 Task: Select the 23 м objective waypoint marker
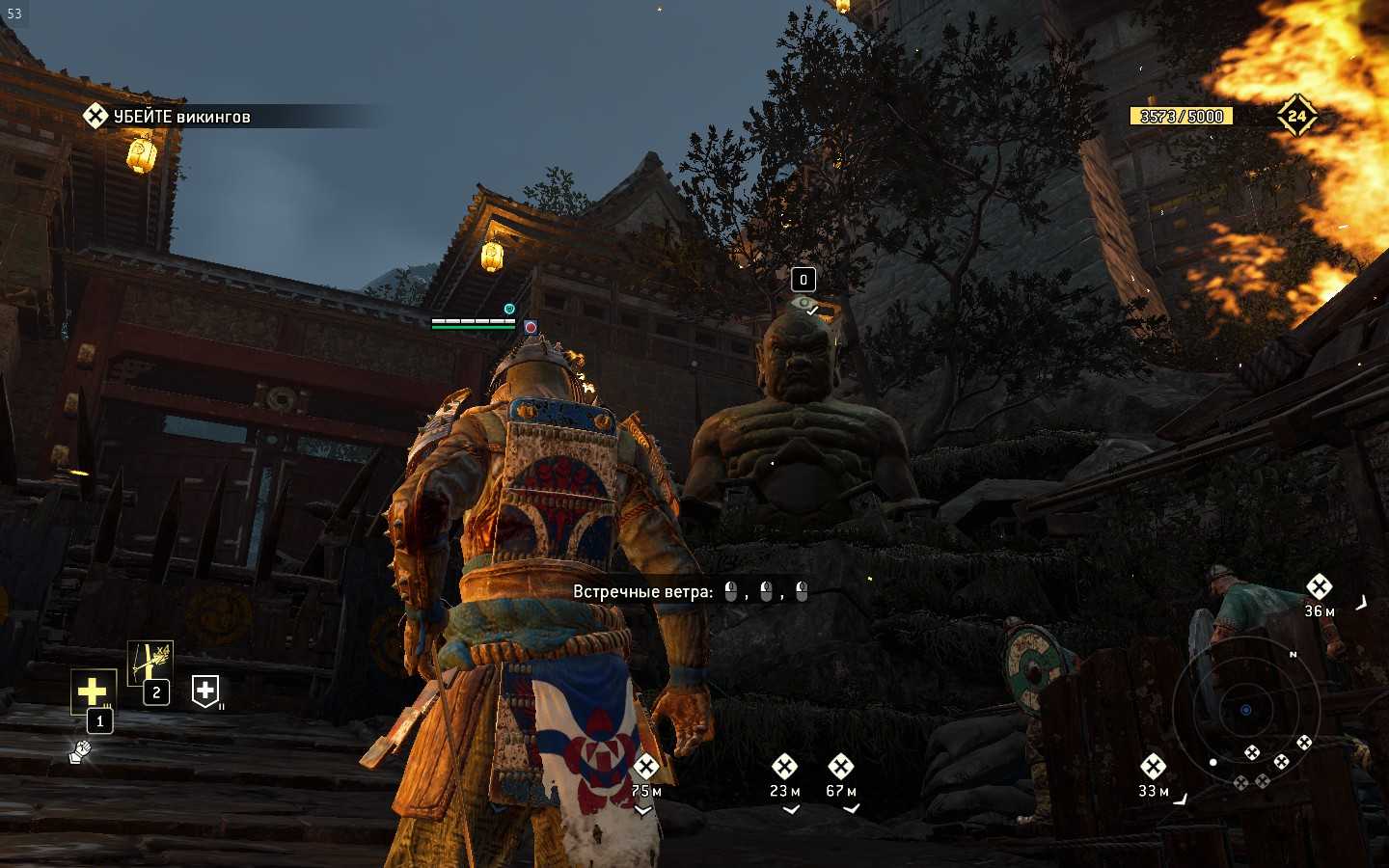point(784,768)
